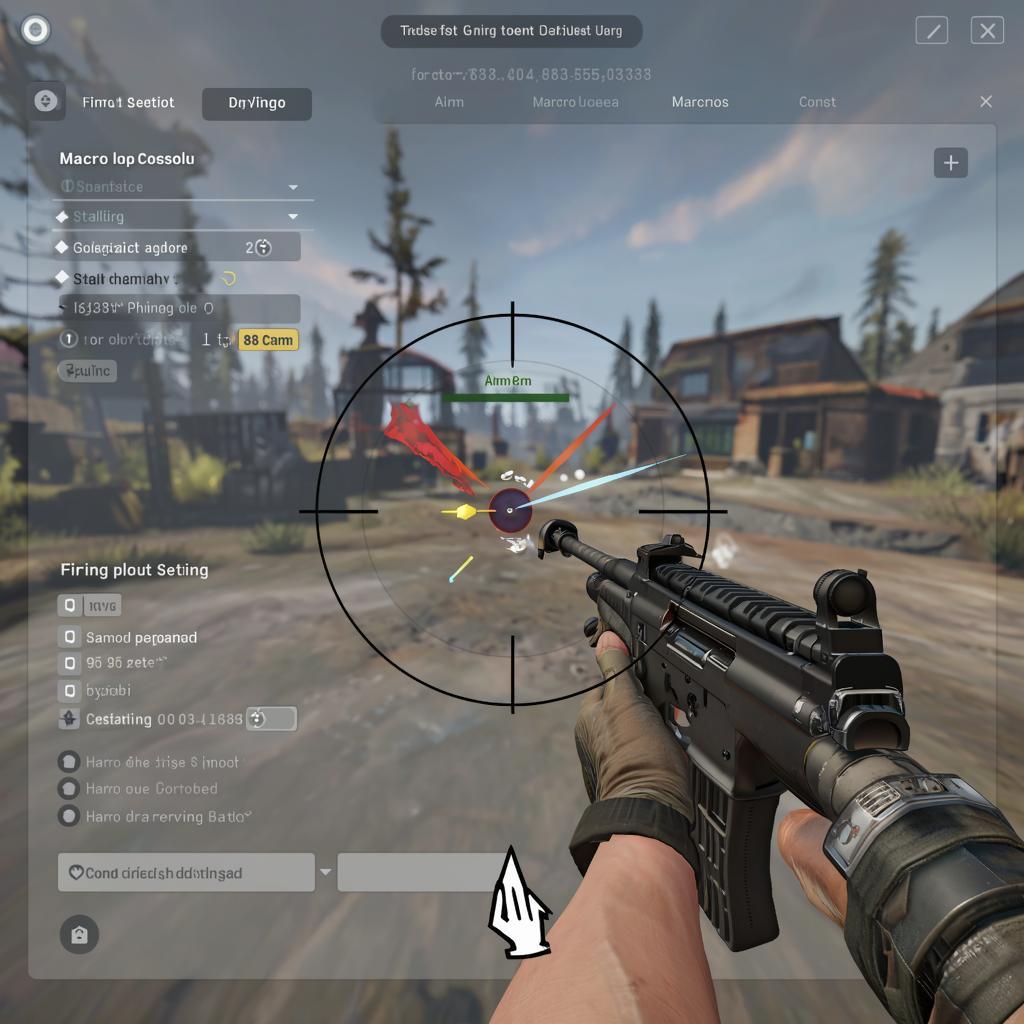The image size is (1024, 1024).
Task: Tick the byoobi checkbox
Action: [69, 690]
